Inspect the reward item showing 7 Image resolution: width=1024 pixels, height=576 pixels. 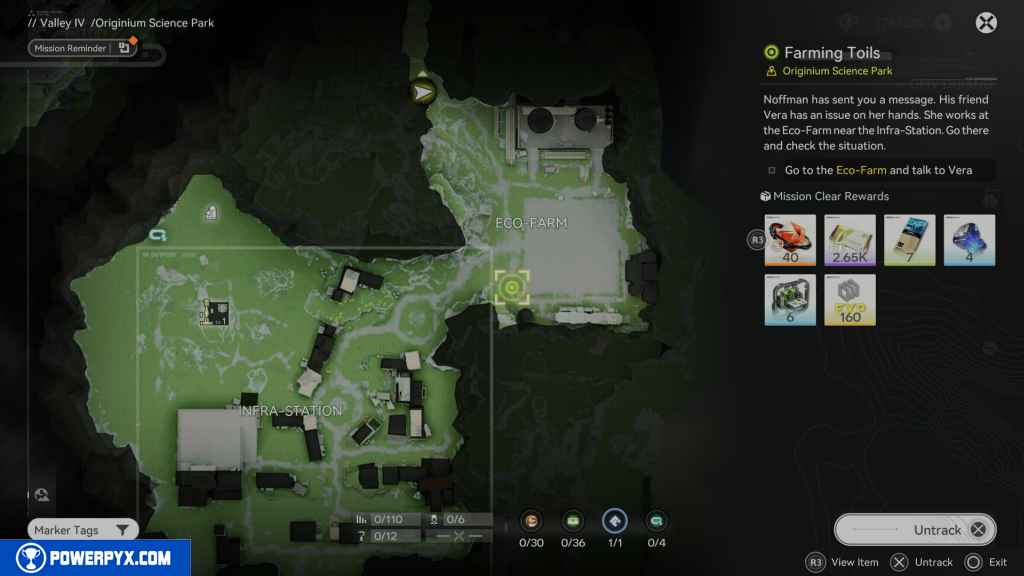[x=910, y=240]
